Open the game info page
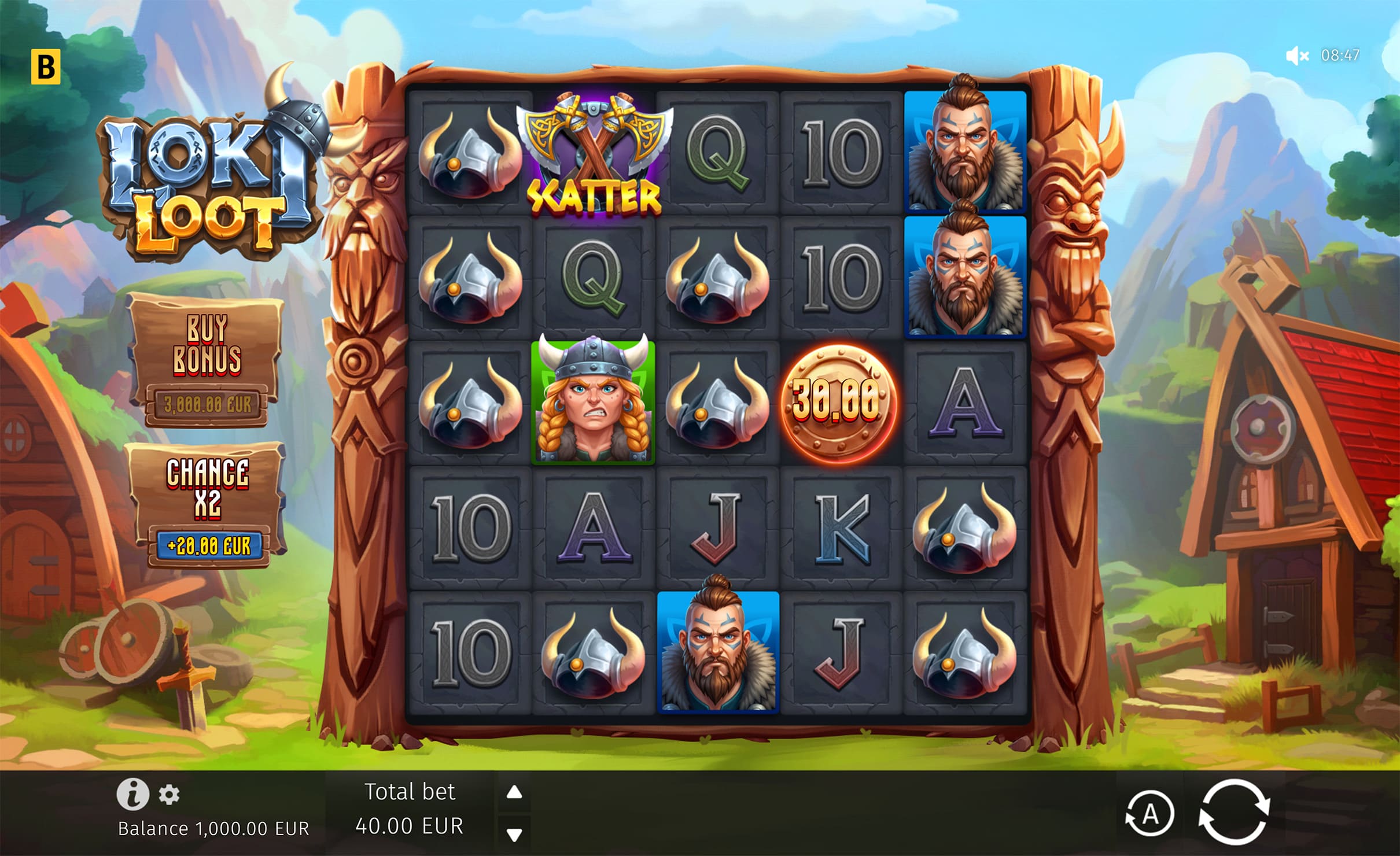The image size is (1400, 856). click(x=132, y=794)
